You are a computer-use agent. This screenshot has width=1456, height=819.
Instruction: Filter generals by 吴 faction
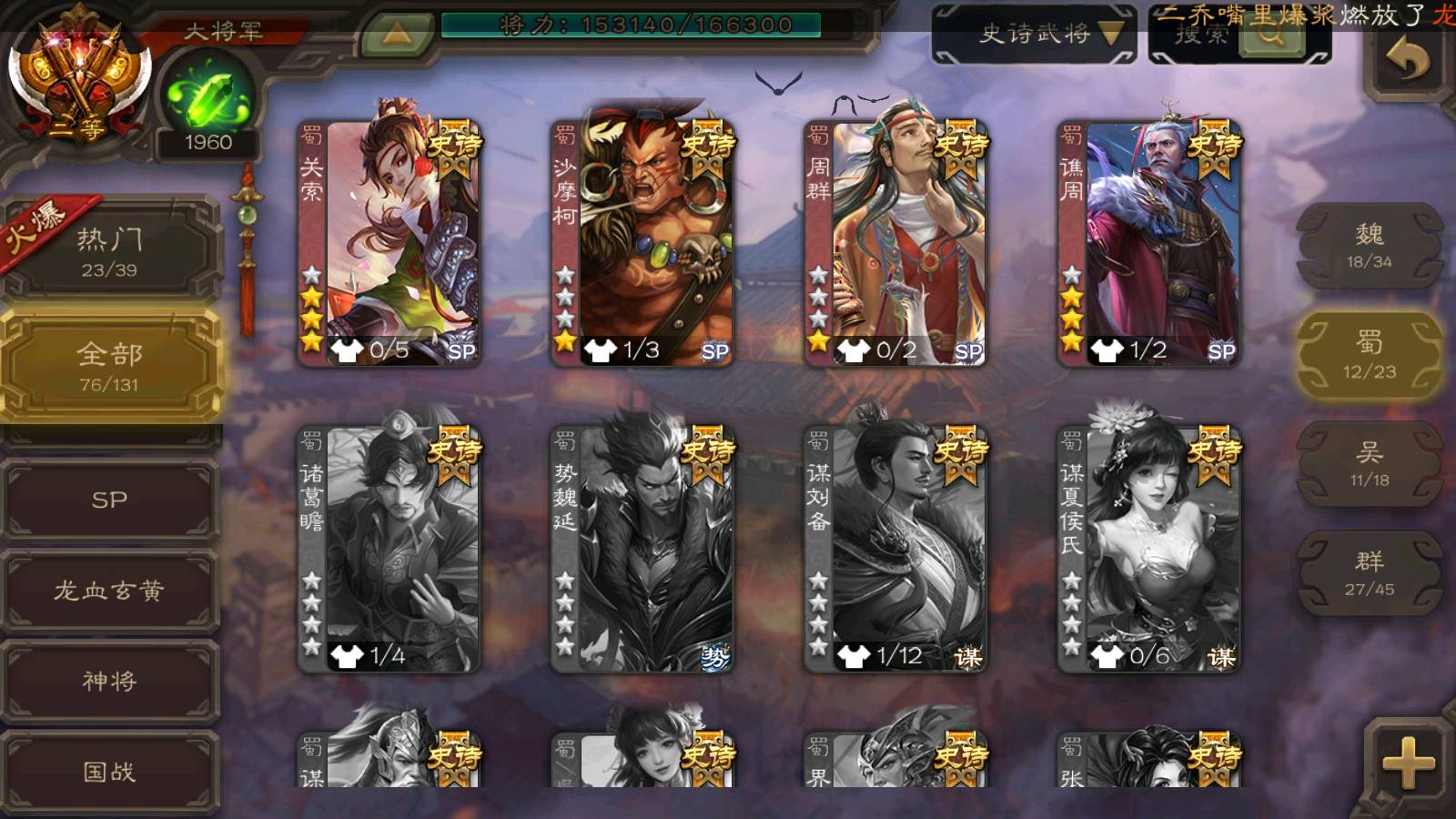click(x=1369, y=464)
